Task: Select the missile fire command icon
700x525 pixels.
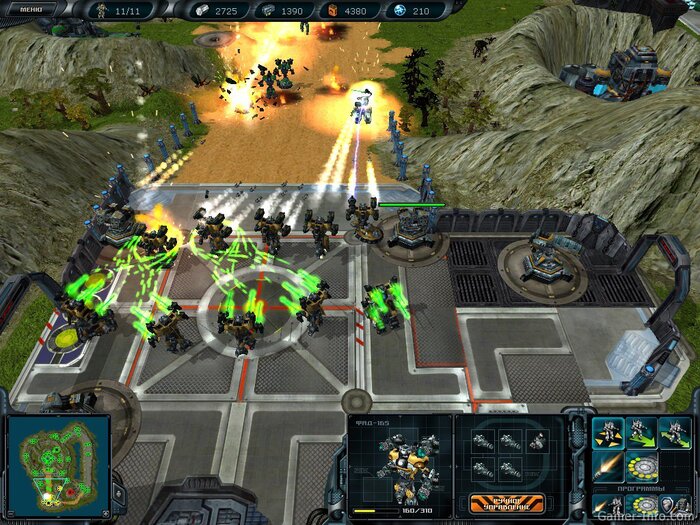Action: [608, 465]
